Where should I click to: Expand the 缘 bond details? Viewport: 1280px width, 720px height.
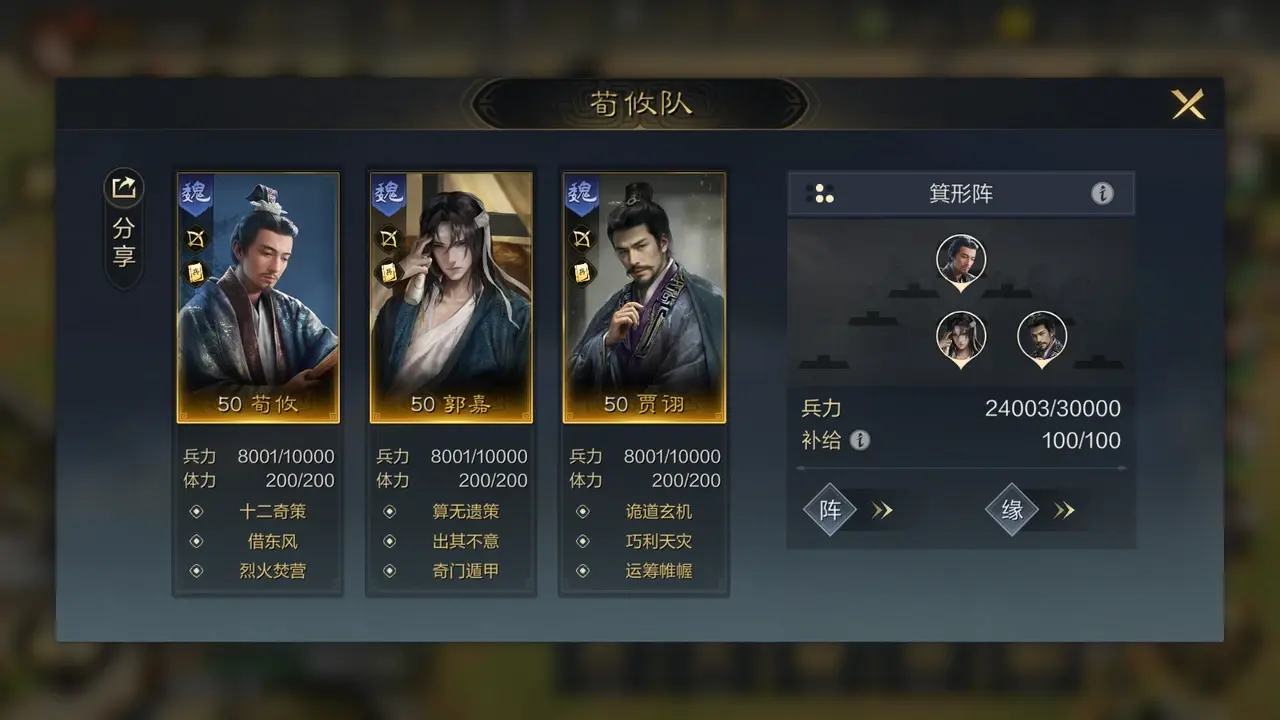(x=1030, y=510)
